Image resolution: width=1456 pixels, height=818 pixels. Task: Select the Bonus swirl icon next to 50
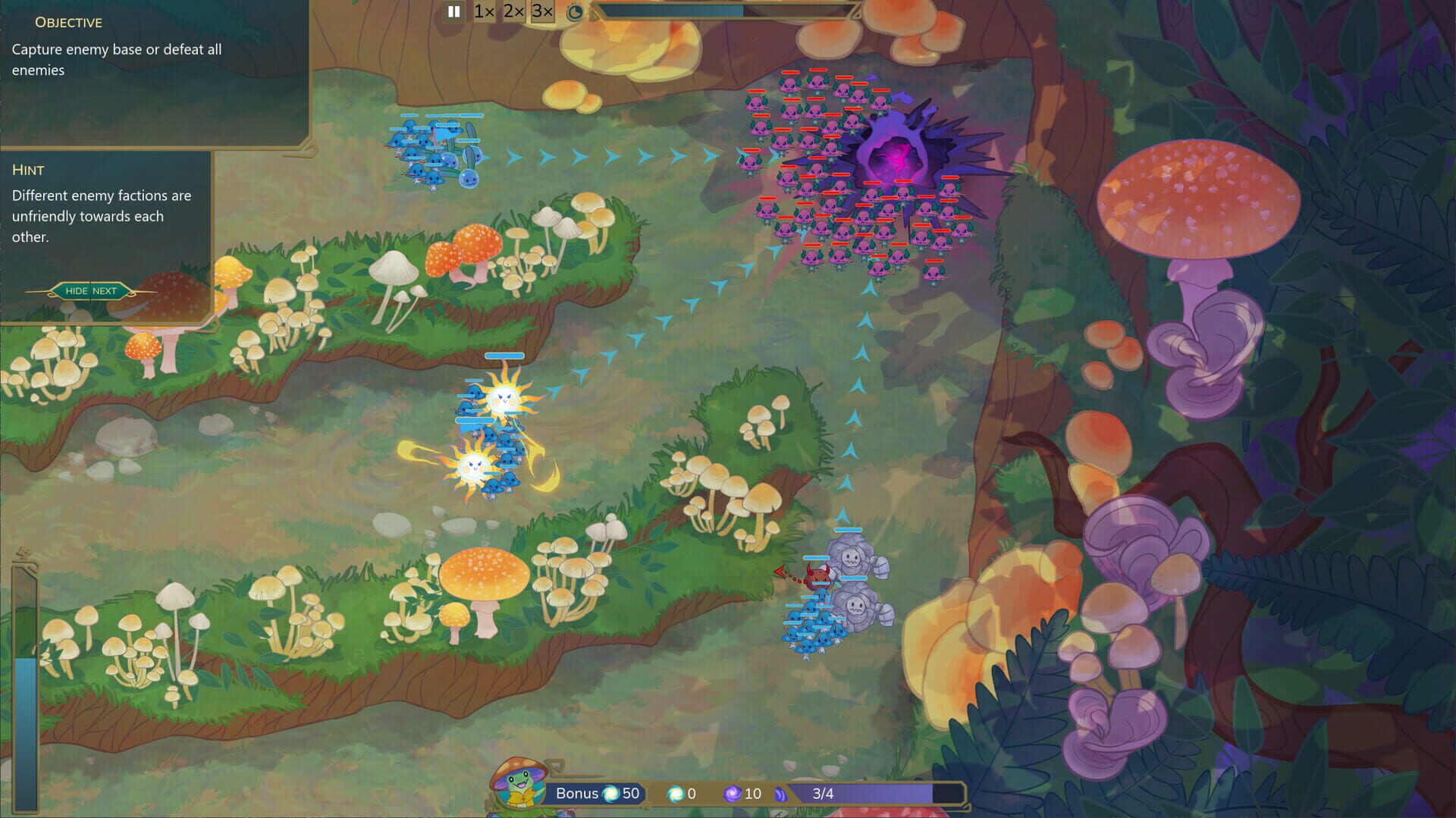coord(610,794)
